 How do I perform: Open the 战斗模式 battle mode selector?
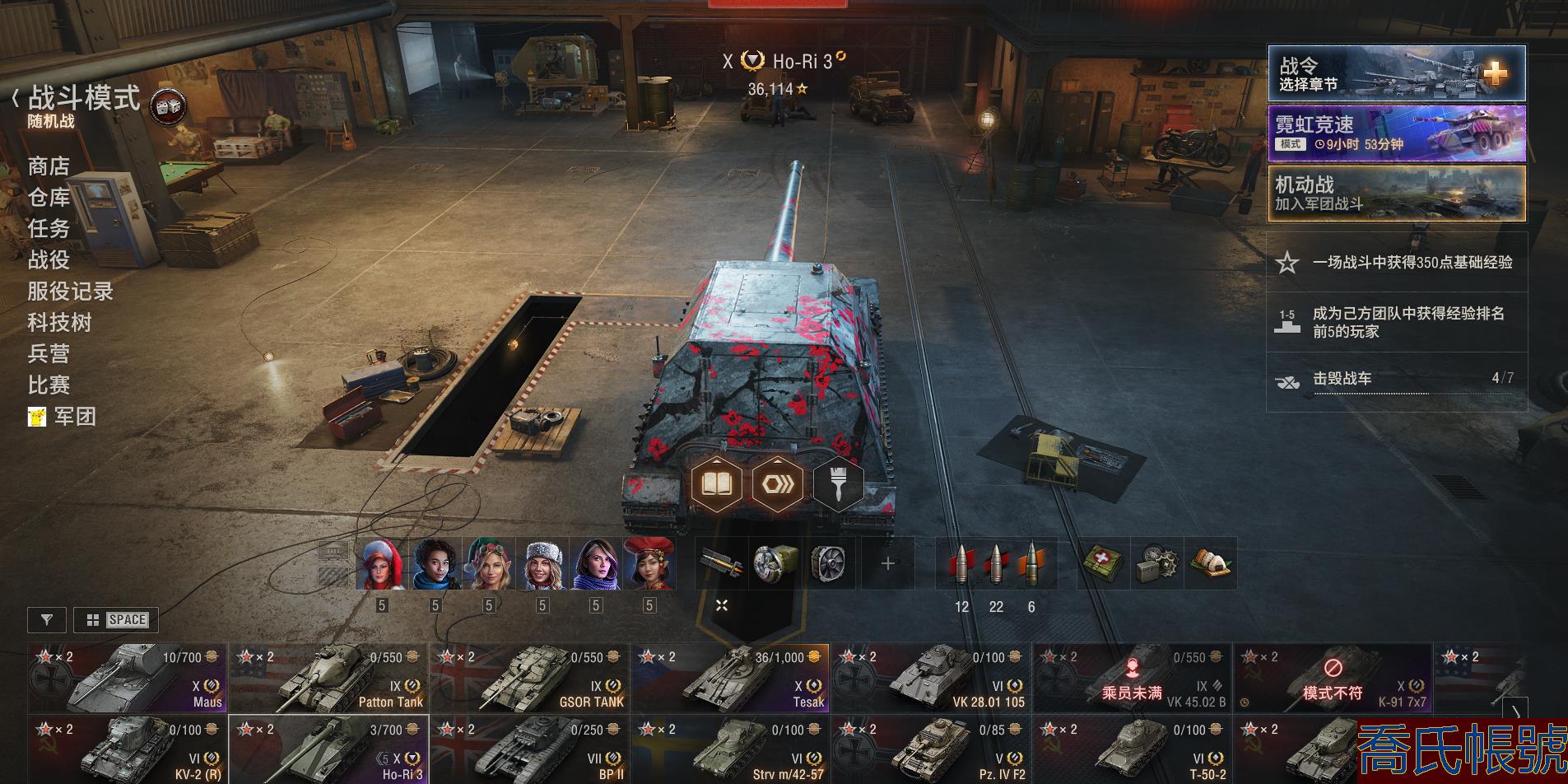pyautogui.click(x=84, y=99)
